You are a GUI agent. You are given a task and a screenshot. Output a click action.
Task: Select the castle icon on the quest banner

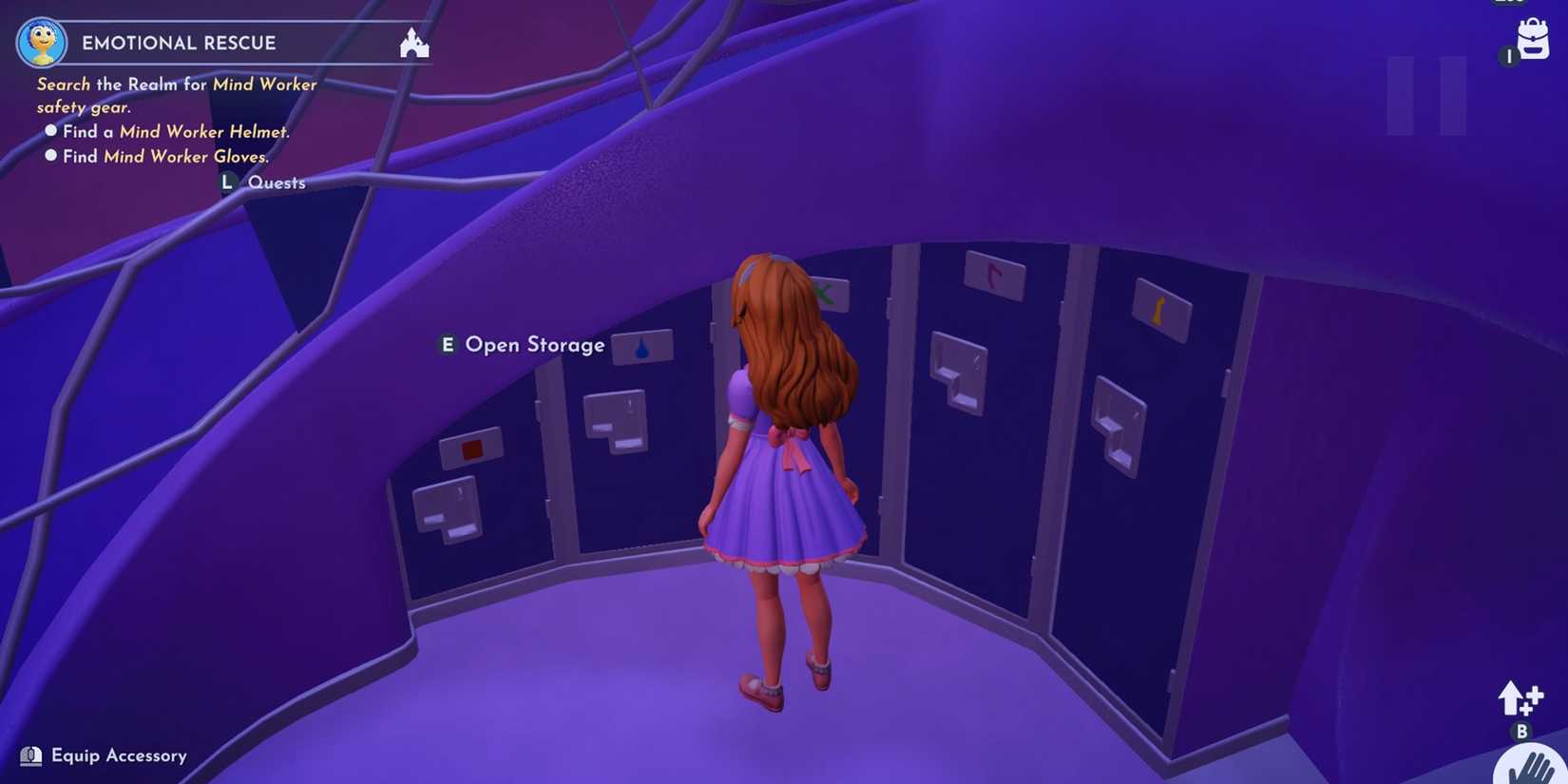tap(413, 43)
